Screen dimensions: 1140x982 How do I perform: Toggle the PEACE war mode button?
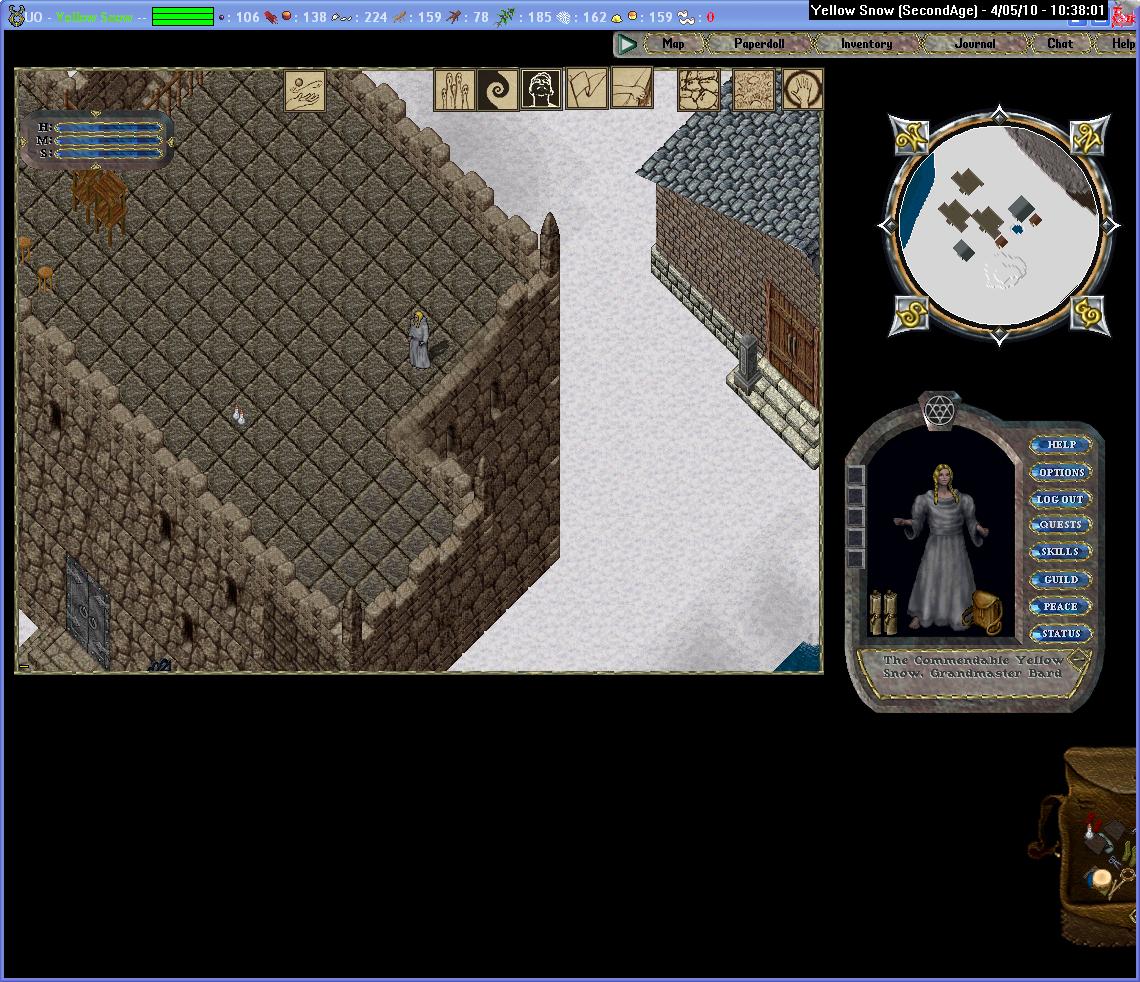point(1060,606)
